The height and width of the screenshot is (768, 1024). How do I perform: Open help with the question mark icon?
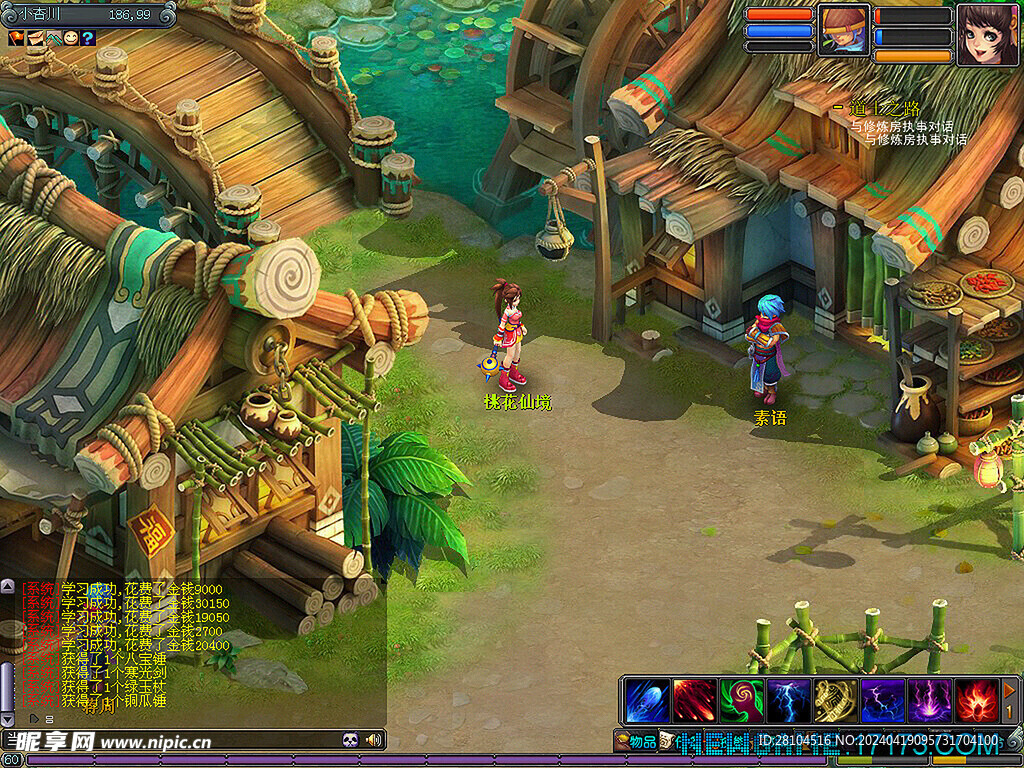[x=88, y=38]
